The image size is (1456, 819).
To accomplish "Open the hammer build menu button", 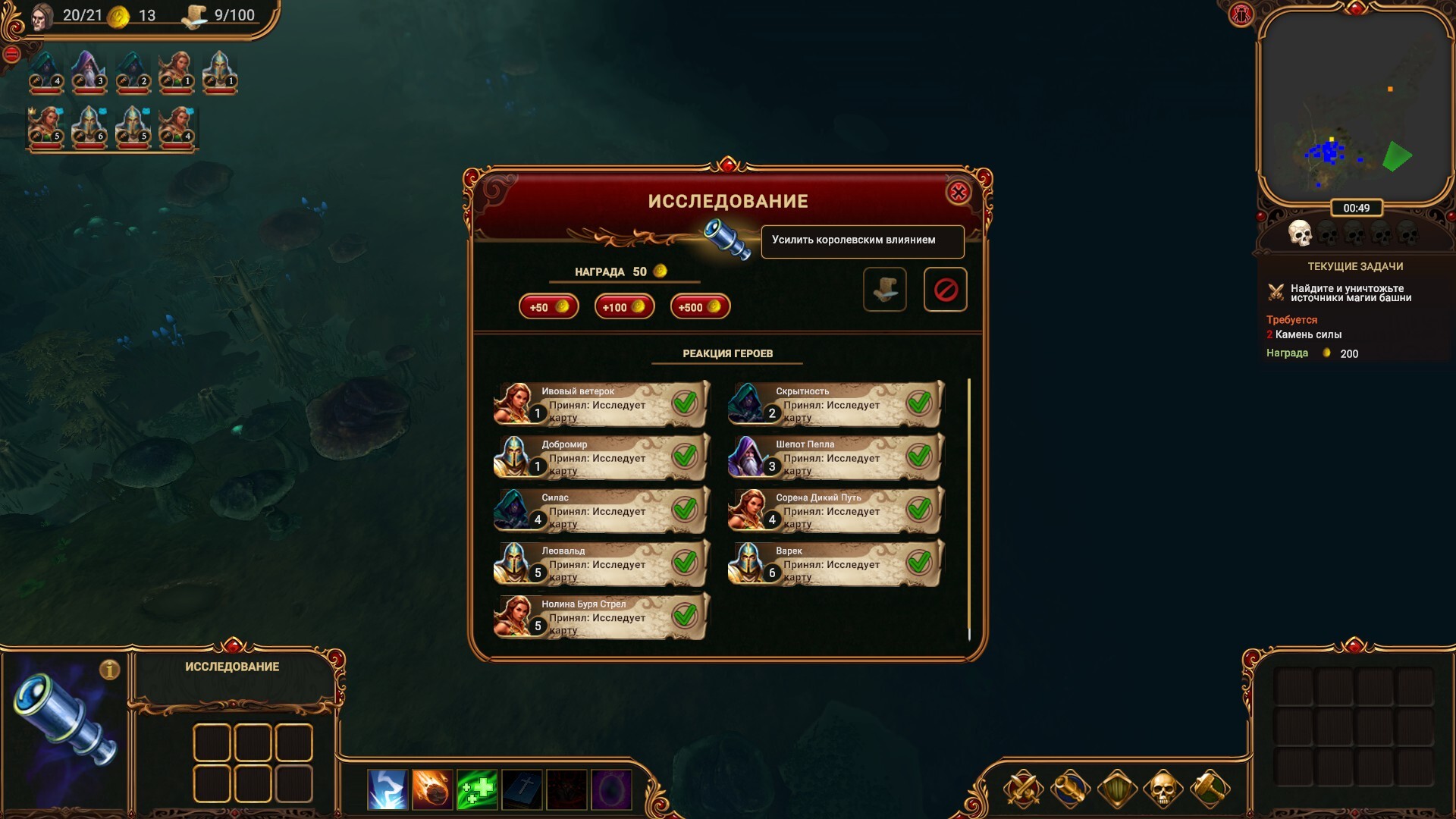I will 1210,789.
